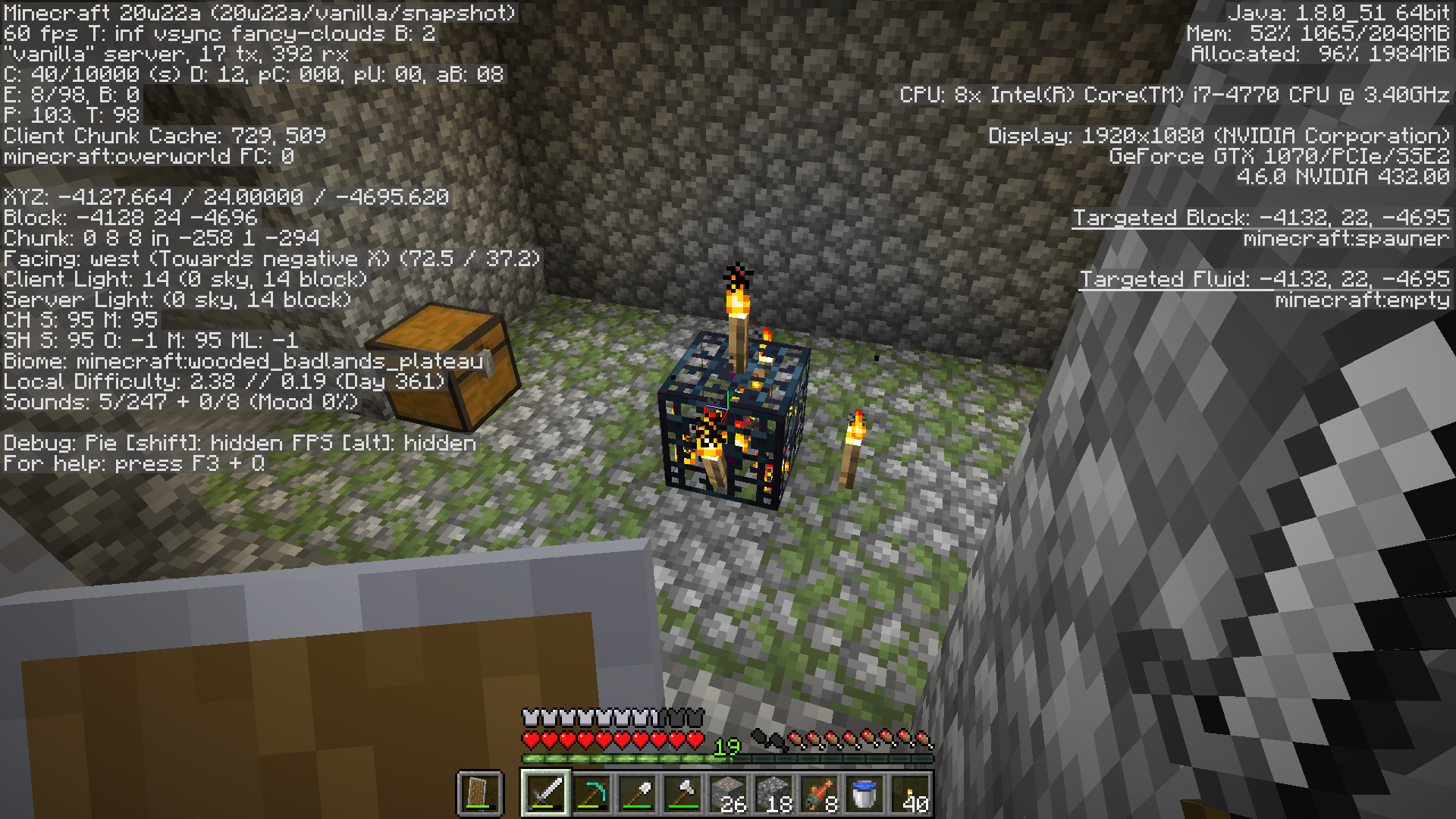Viewport: 1456px width, 819px height.
Task: Switch to the iron shovel slot
Action: pos(637,793)
